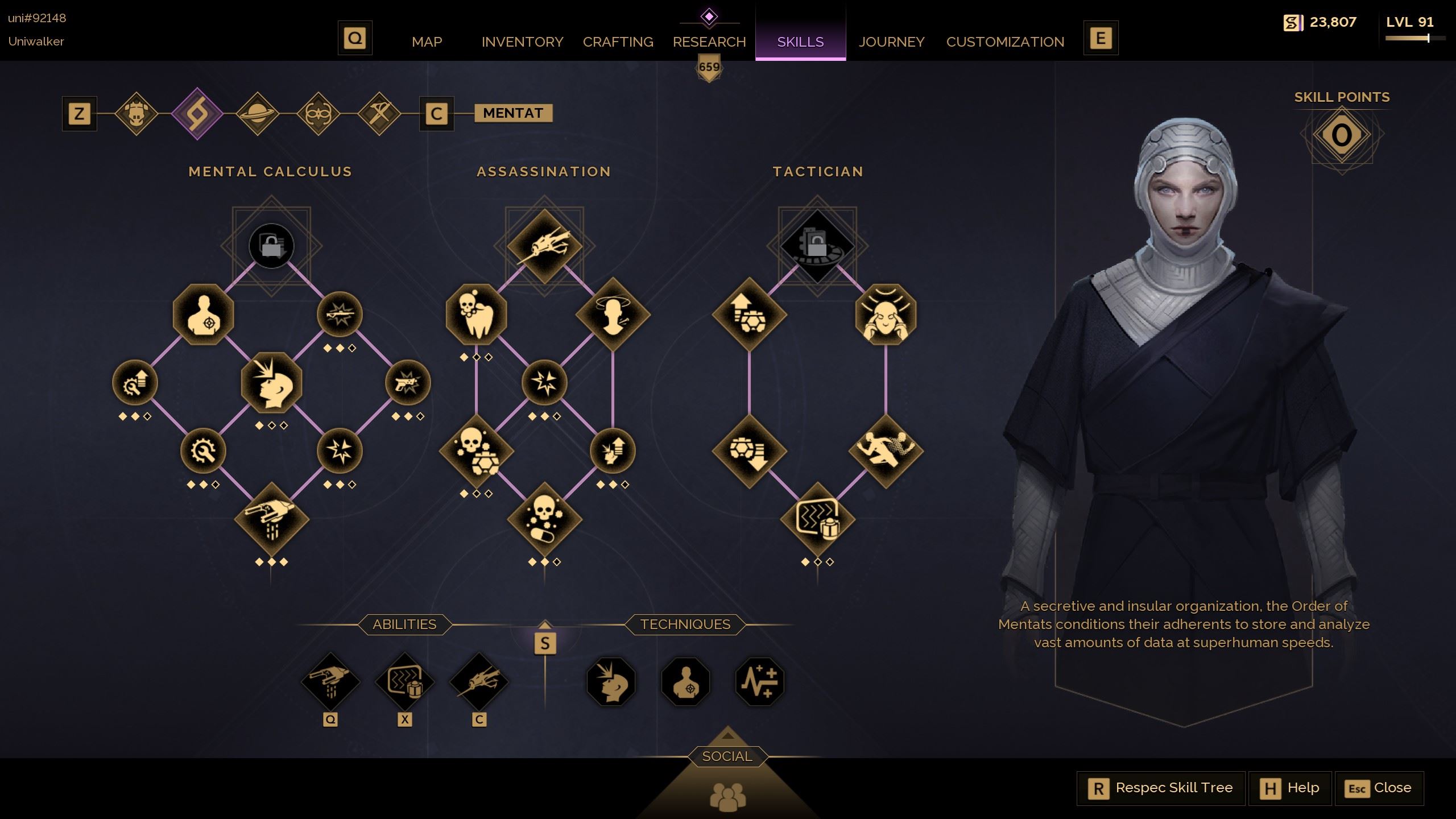Select the headshot strike skill in Mental Calculus
This screenshot has height=819, width=1456.
(271, 383)
